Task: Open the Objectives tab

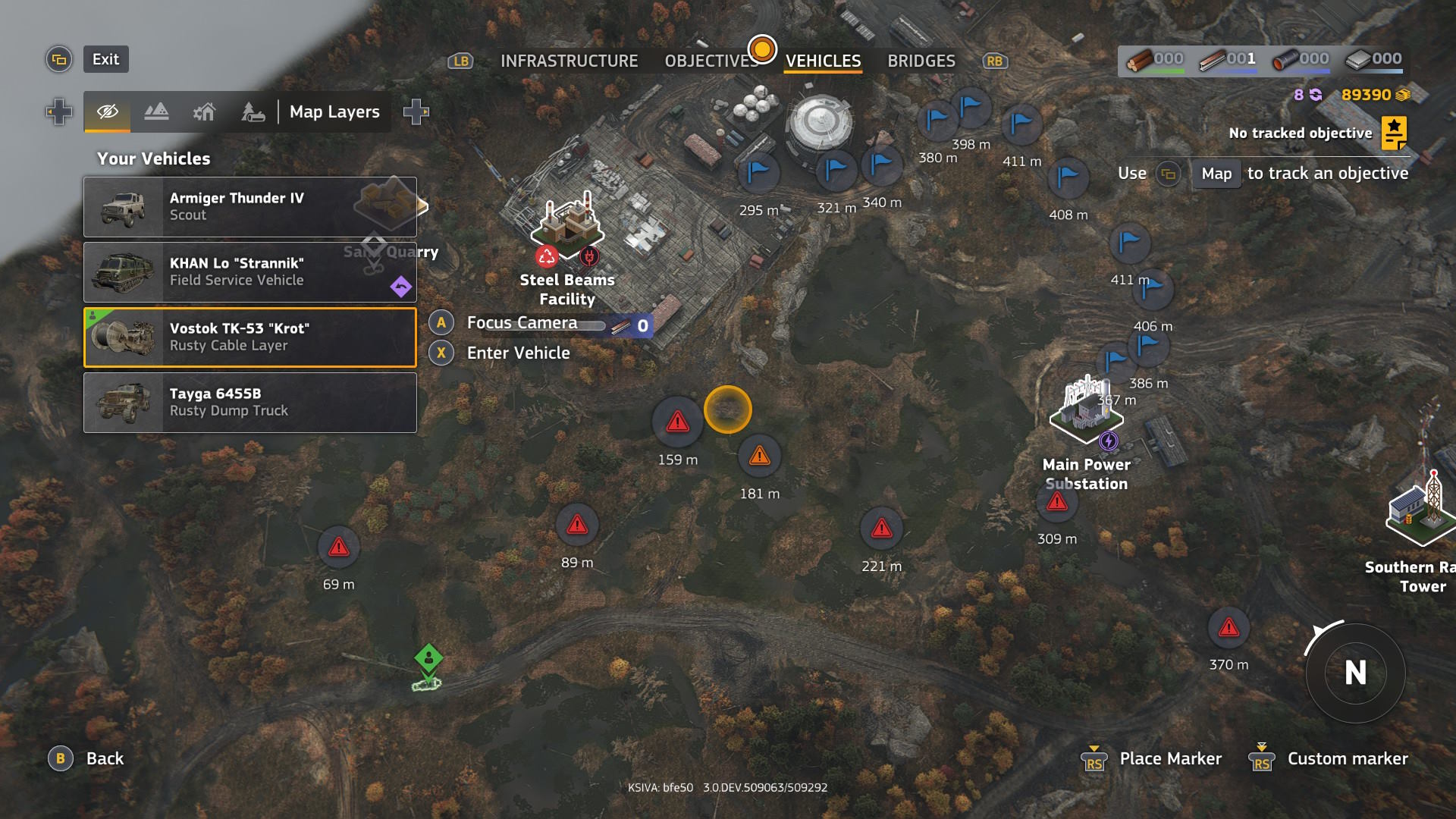Action: point(711,61)
